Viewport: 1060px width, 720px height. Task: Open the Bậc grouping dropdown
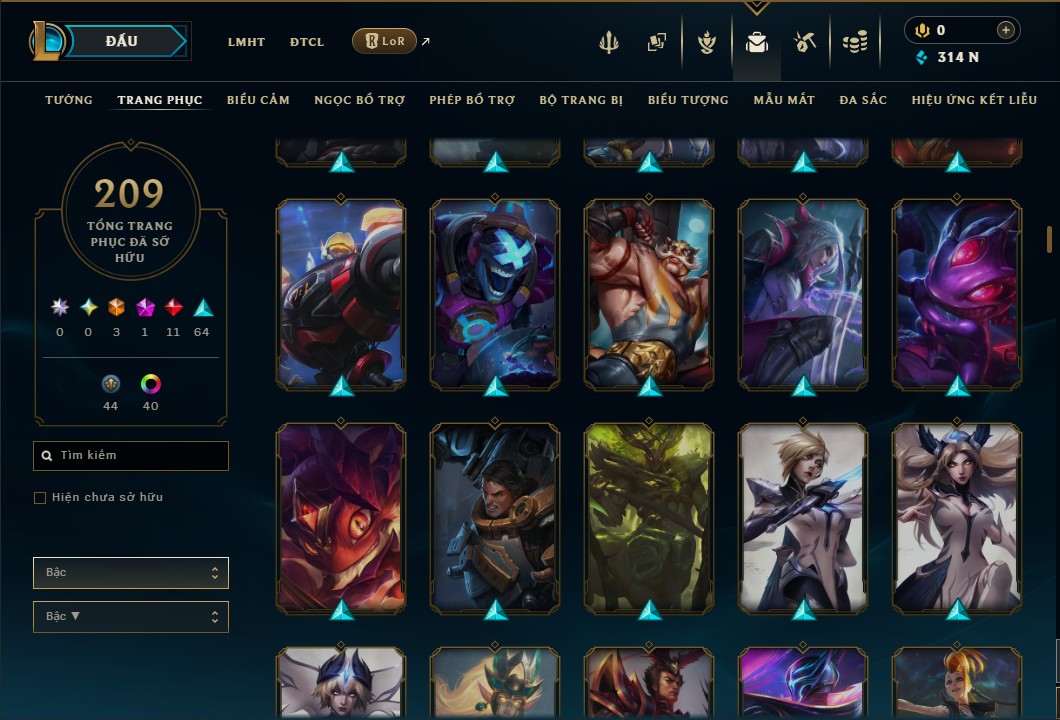131,573
